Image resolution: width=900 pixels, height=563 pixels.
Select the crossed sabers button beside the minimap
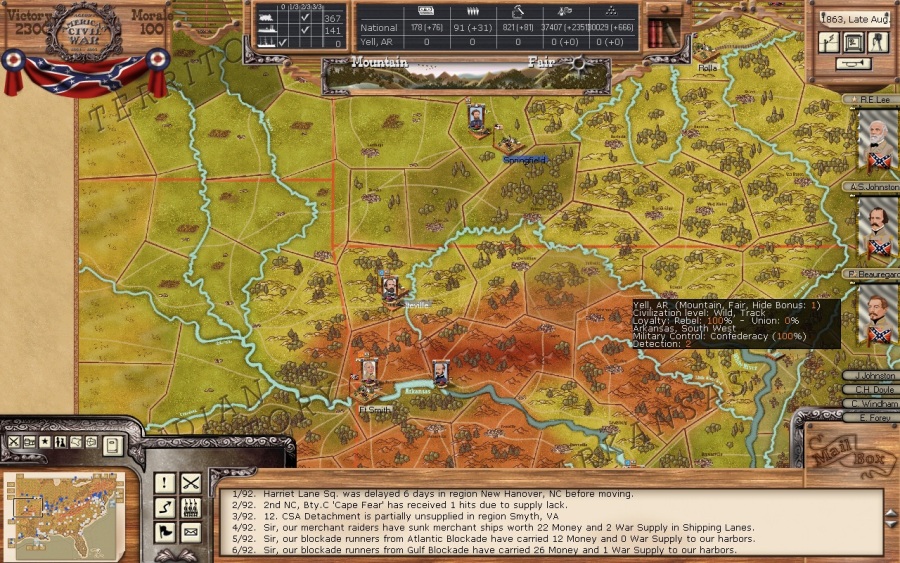(190, 484)
